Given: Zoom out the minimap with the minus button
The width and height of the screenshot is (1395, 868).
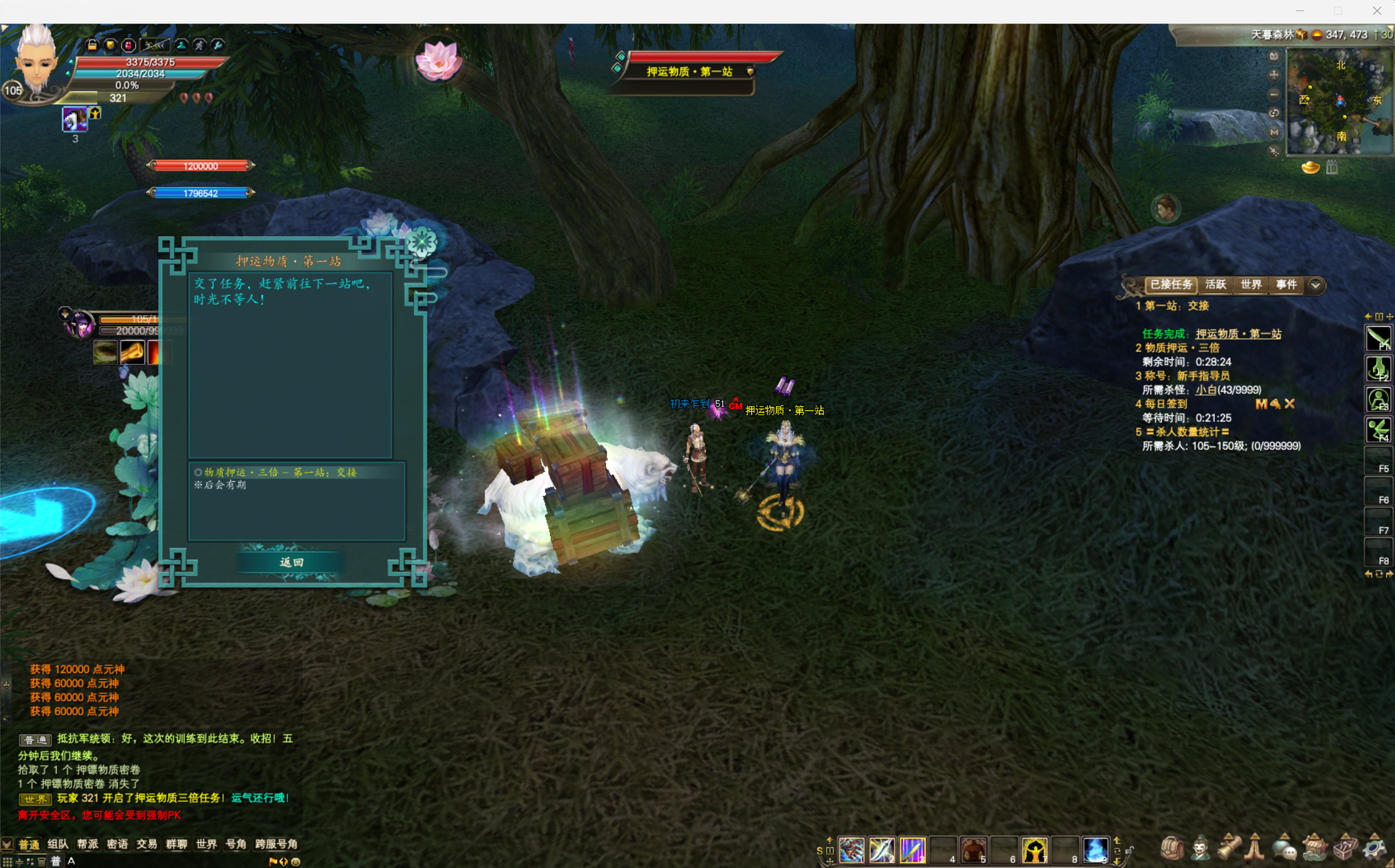Looking at the screenshot, I should (x=1274, y=94).
